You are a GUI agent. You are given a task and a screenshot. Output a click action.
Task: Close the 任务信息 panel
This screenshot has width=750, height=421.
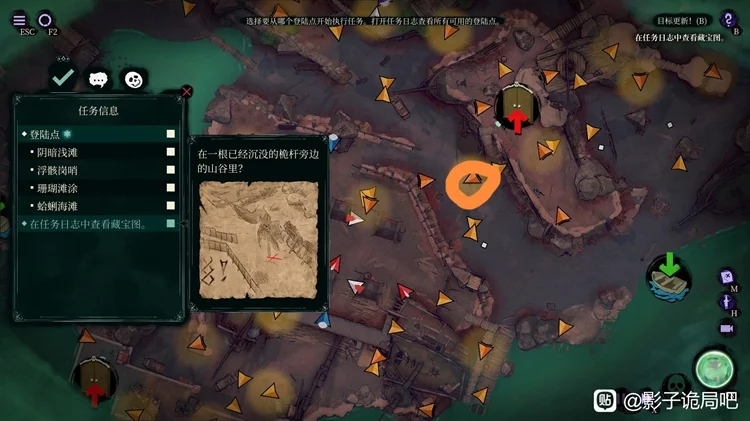(x=186, y=91)
